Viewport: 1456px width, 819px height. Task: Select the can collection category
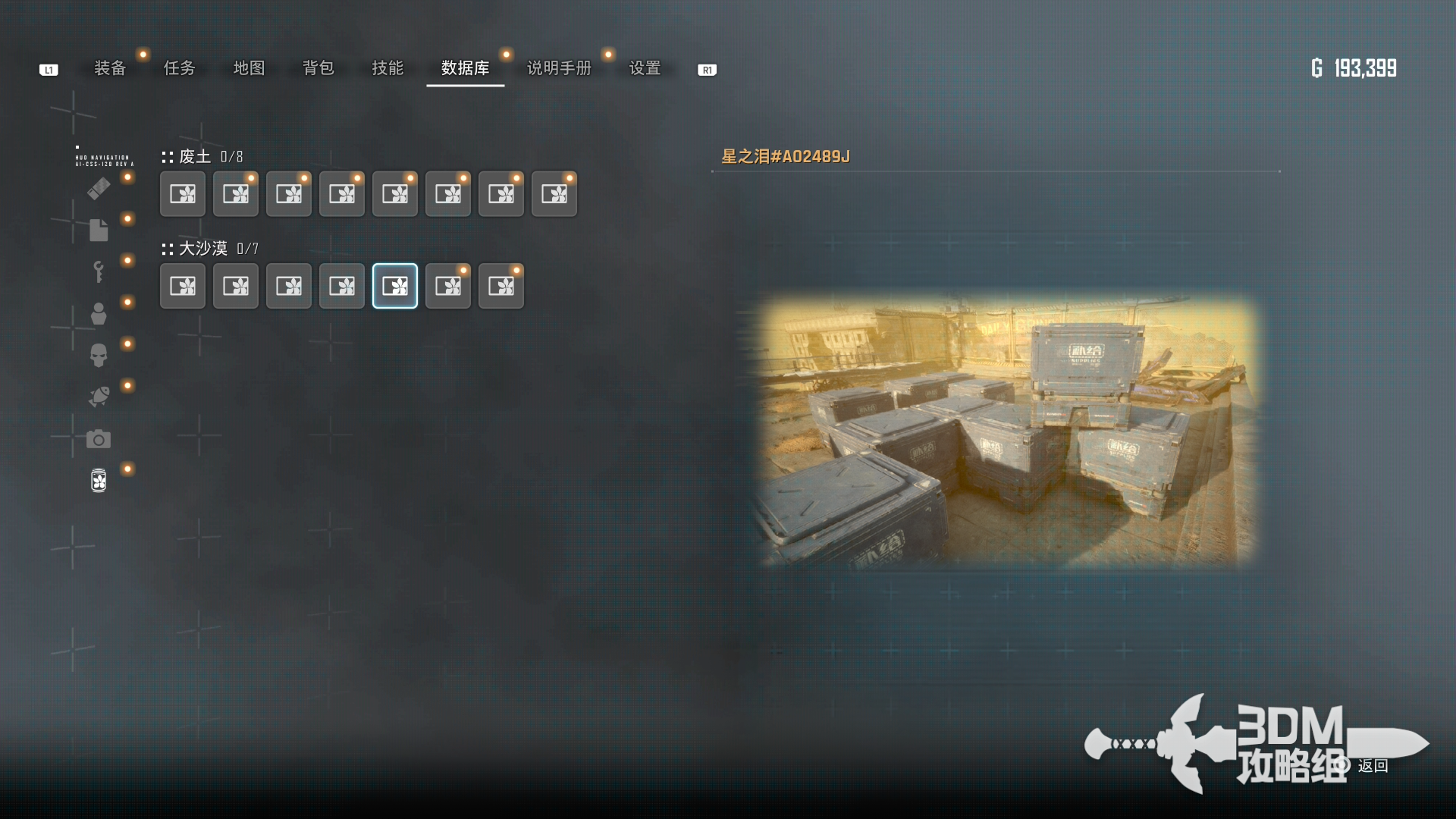click(99, 480)
